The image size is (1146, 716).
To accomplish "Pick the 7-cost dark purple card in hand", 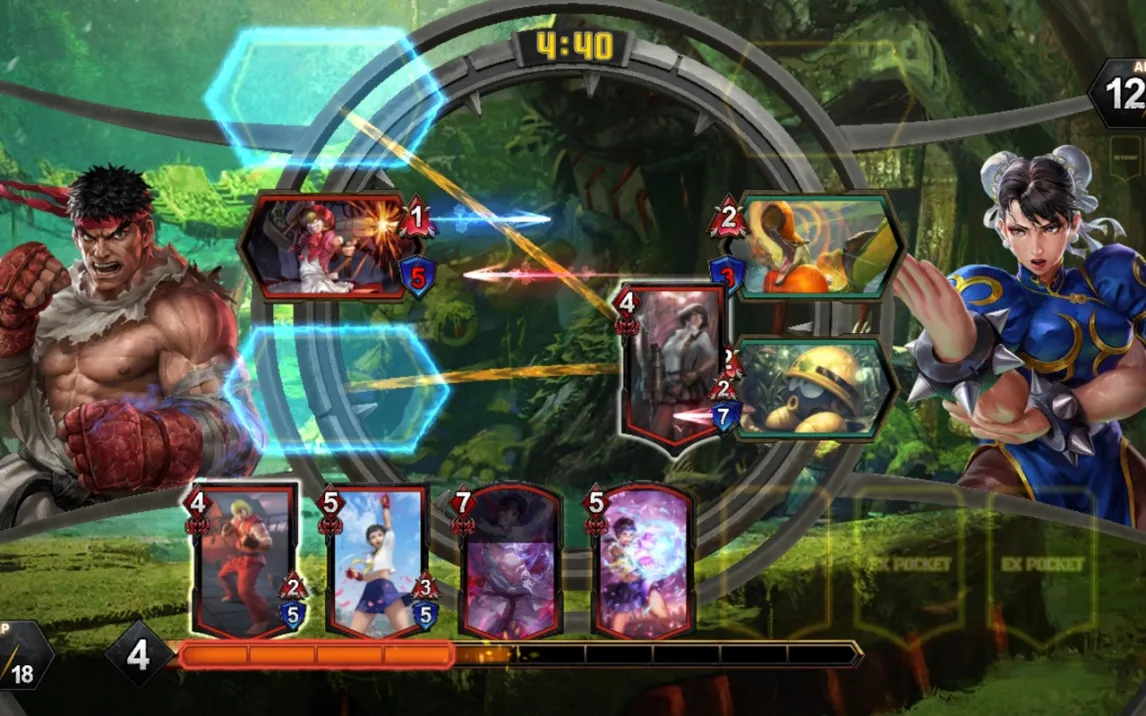I will coord(510,562).
